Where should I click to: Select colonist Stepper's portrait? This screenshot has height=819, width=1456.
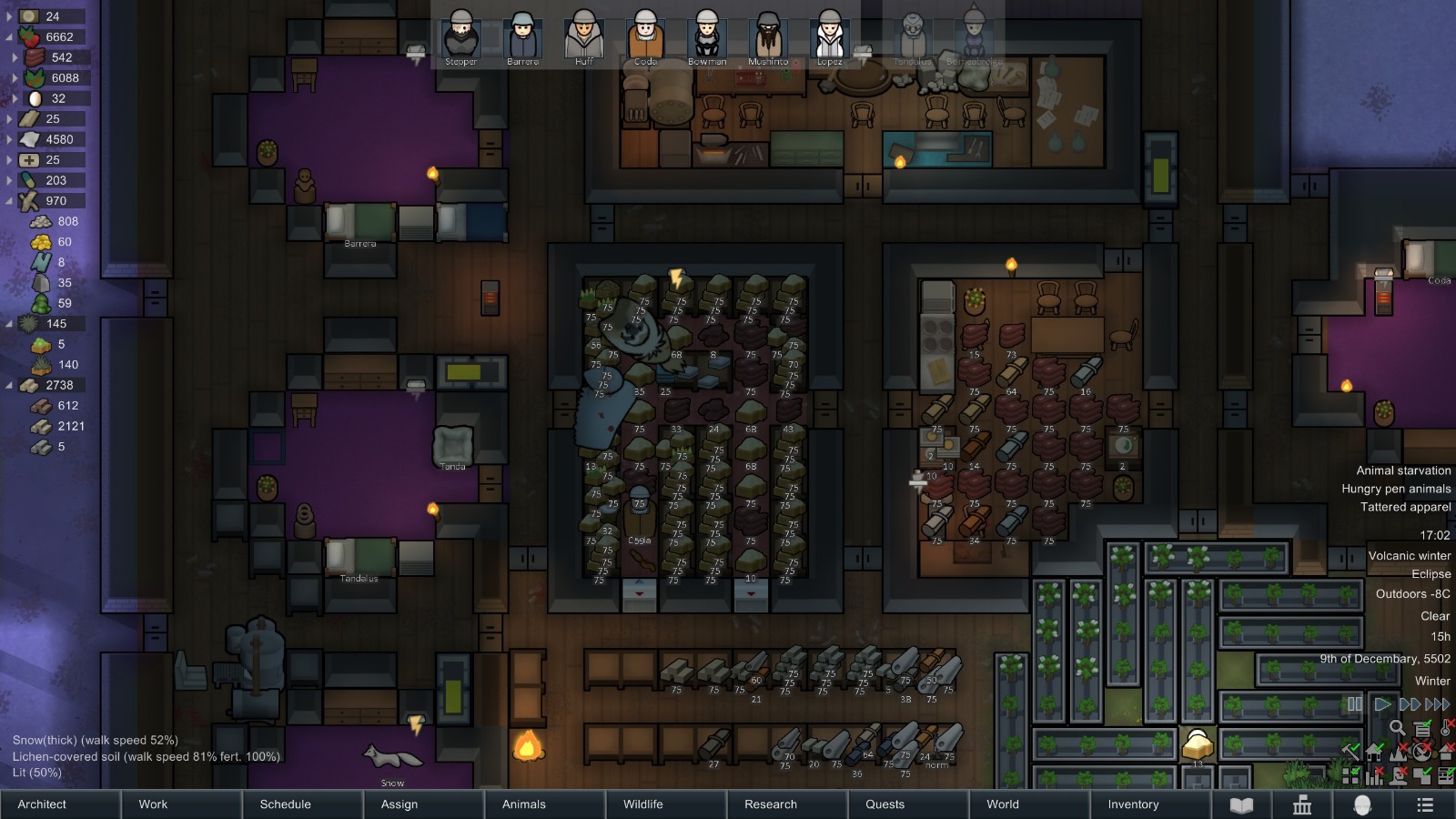click(460, 36)
